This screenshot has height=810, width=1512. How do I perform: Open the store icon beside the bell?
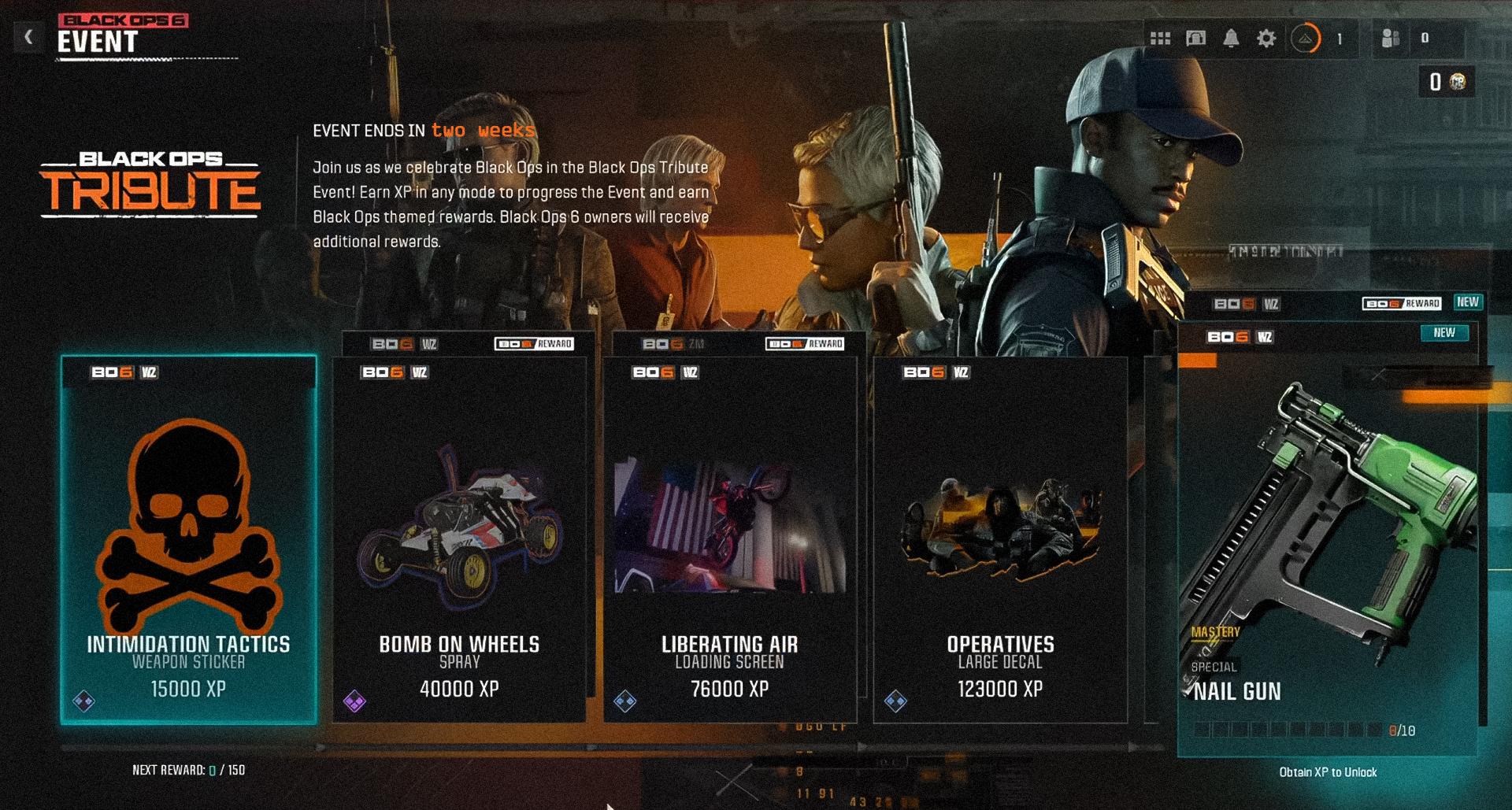point(1195,39)
